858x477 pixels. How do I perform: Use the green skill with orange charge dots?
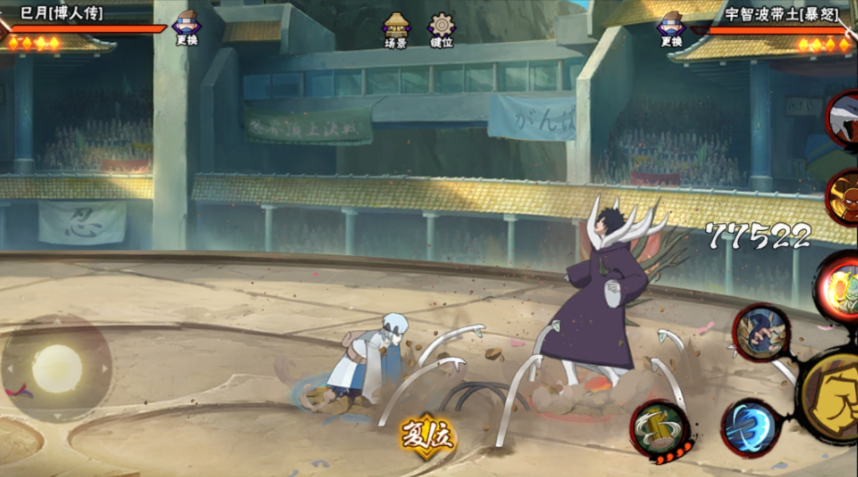tap(660, 430)
